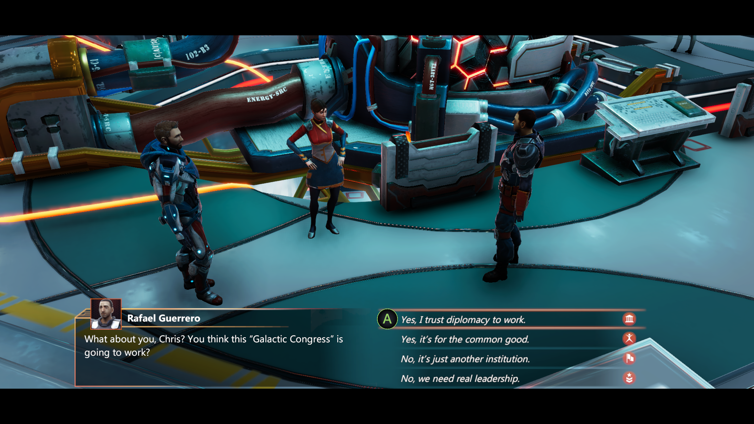
Task: Answer "No, we need real leadership."
Action: coord(460,379)
